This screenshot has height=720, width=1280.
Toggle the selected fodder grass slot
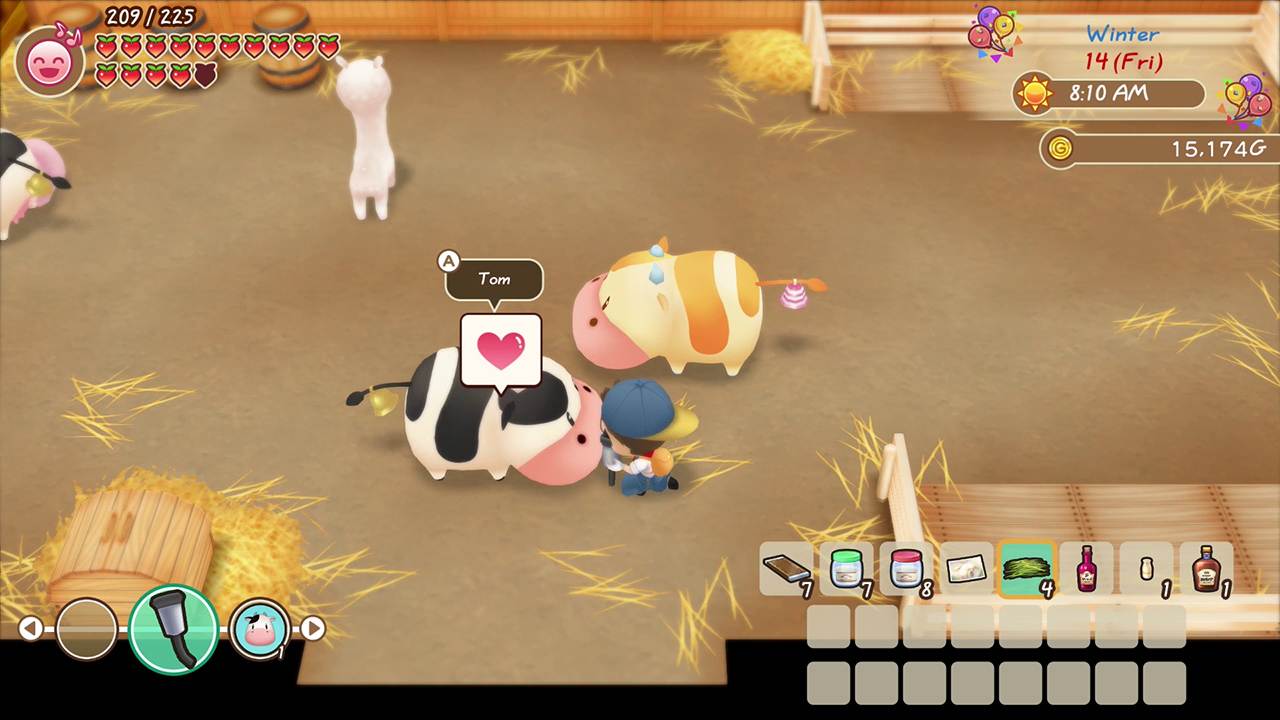click(1027, 570)
